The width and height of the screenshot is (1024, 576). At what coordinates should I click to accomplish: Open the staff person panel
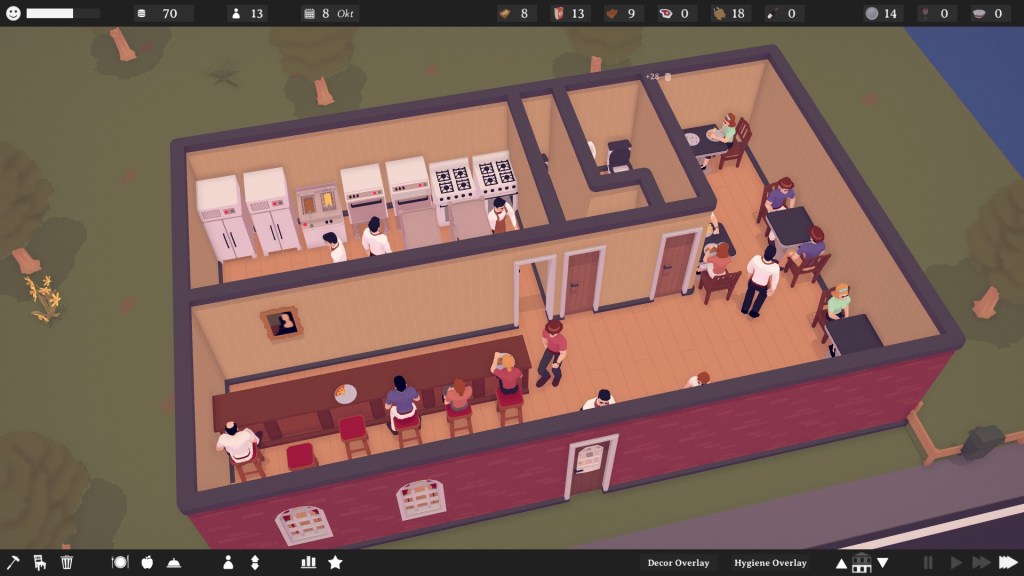coord(227,562)
